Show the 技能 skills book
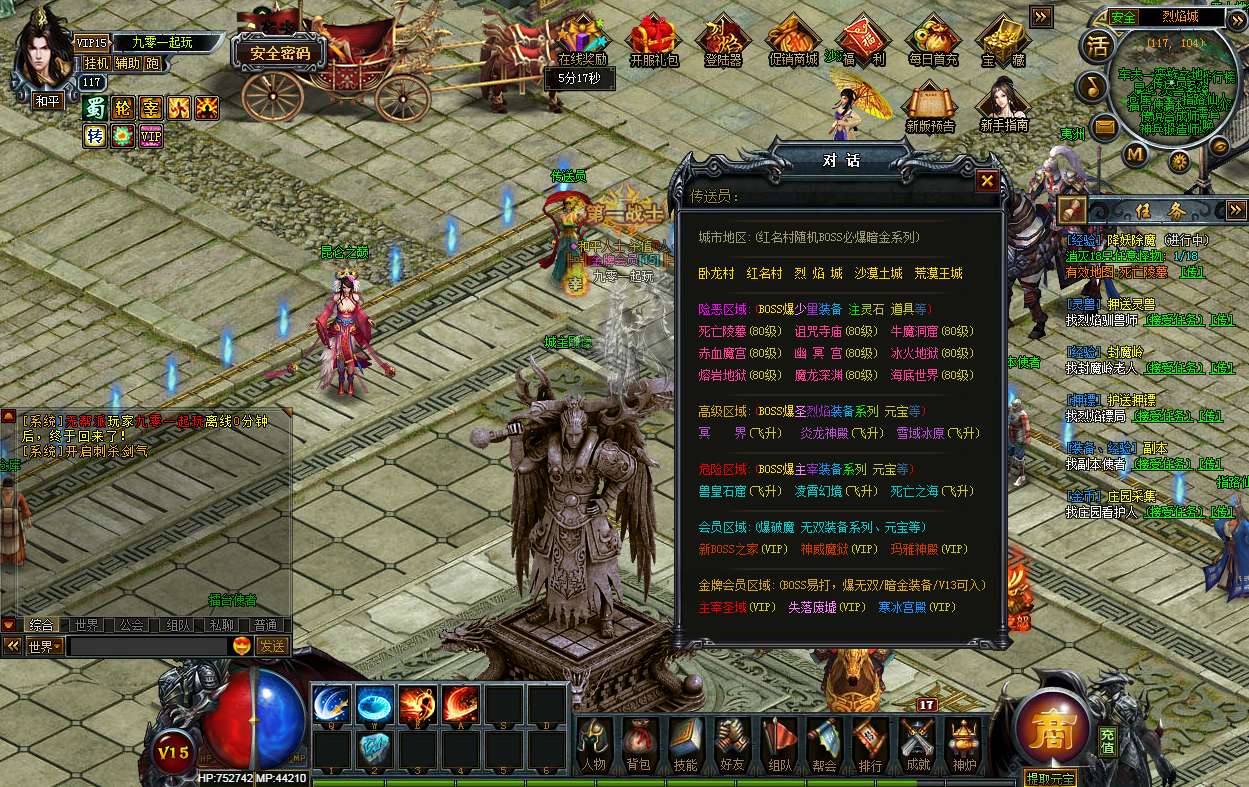This screenshot has width=1249, height=787. [x=685, y=745]
